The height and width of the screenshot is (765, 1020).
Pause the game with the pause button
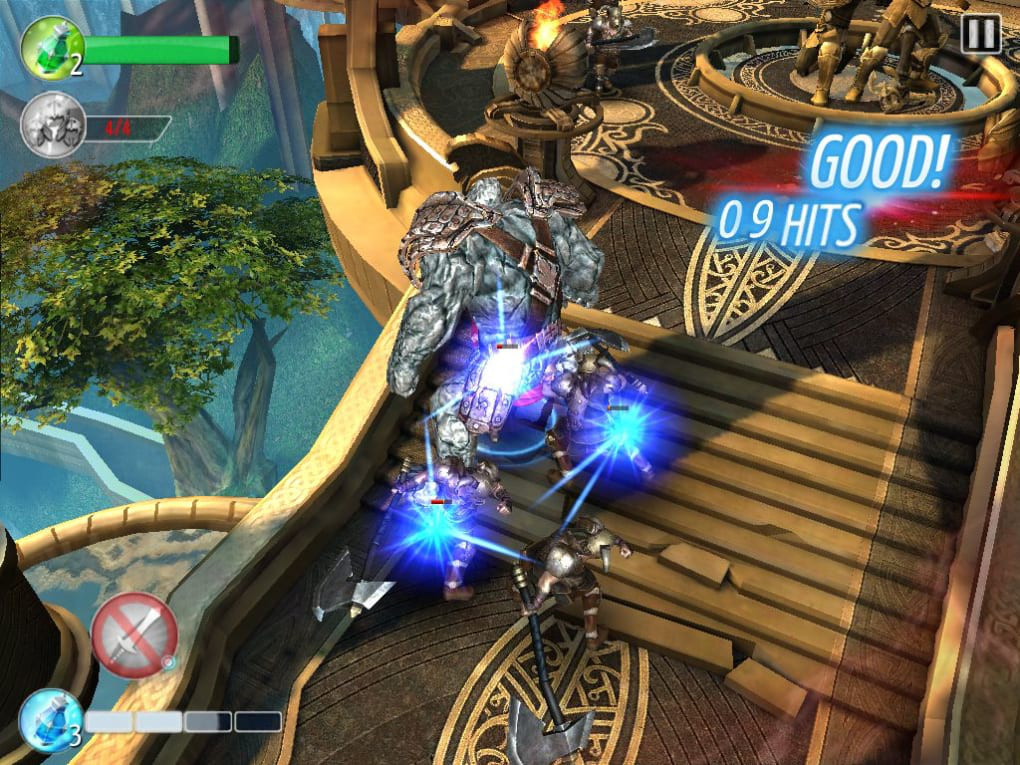click(980, 36)
